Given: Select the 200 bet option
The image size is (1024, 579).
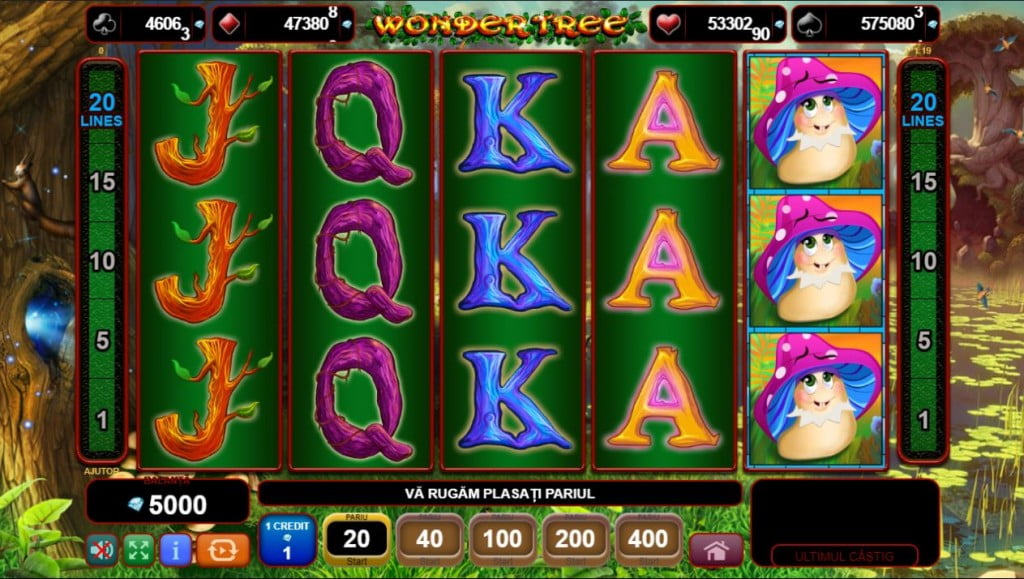Looking at the screenshot, I should [576, 540].
